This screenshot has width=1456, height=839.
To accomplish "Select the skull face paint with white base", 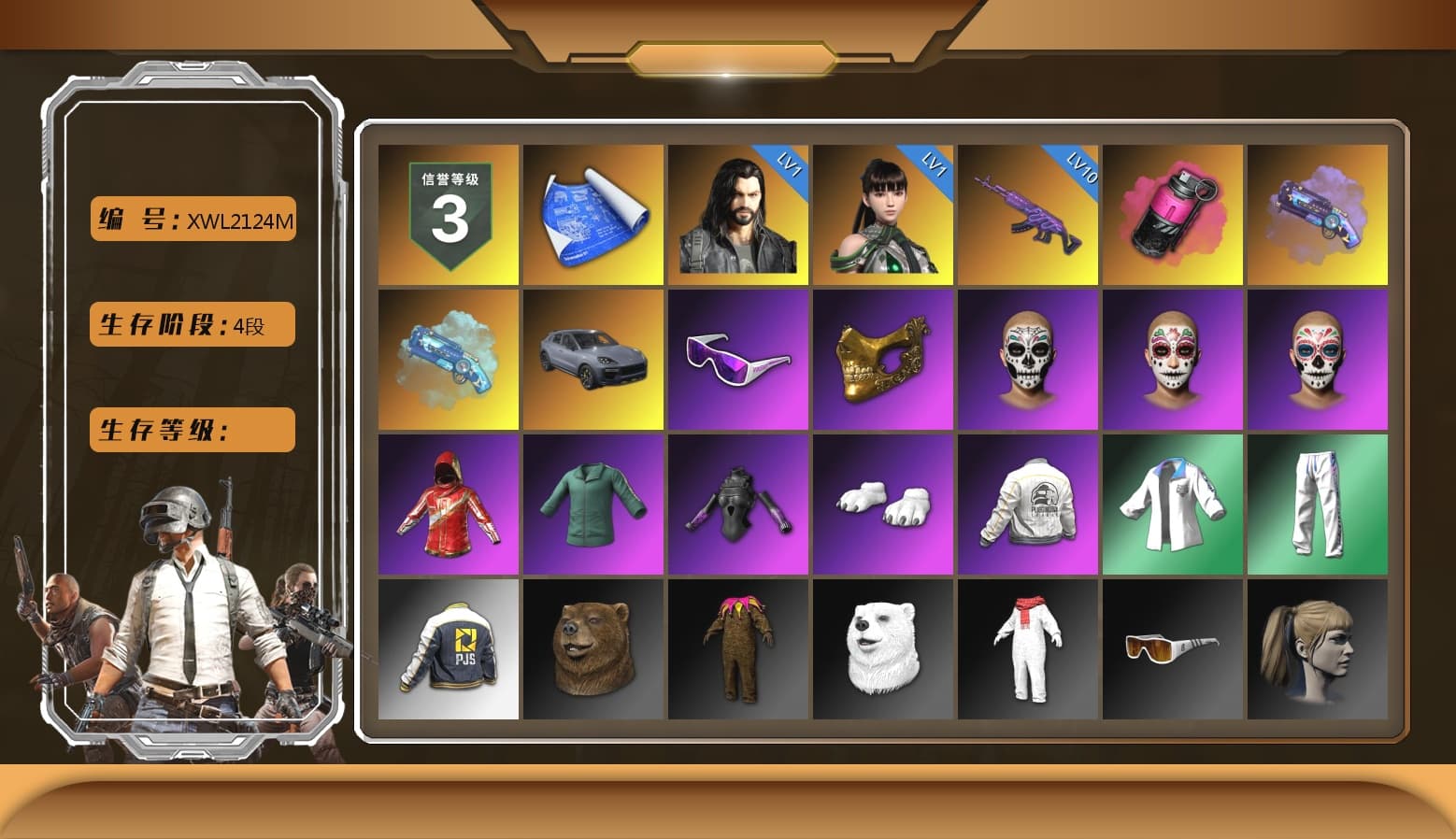I will click(1026, 360).
